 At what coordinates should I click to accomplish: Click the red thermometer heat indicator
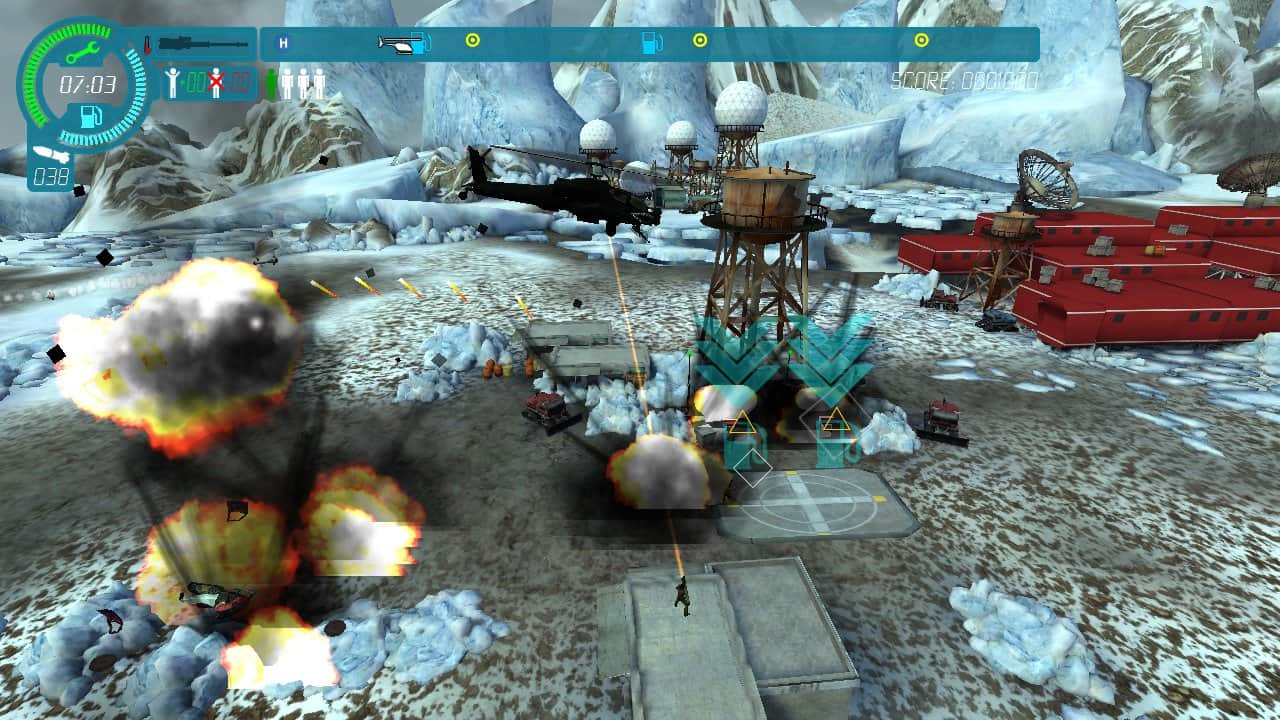click(148, 45)
